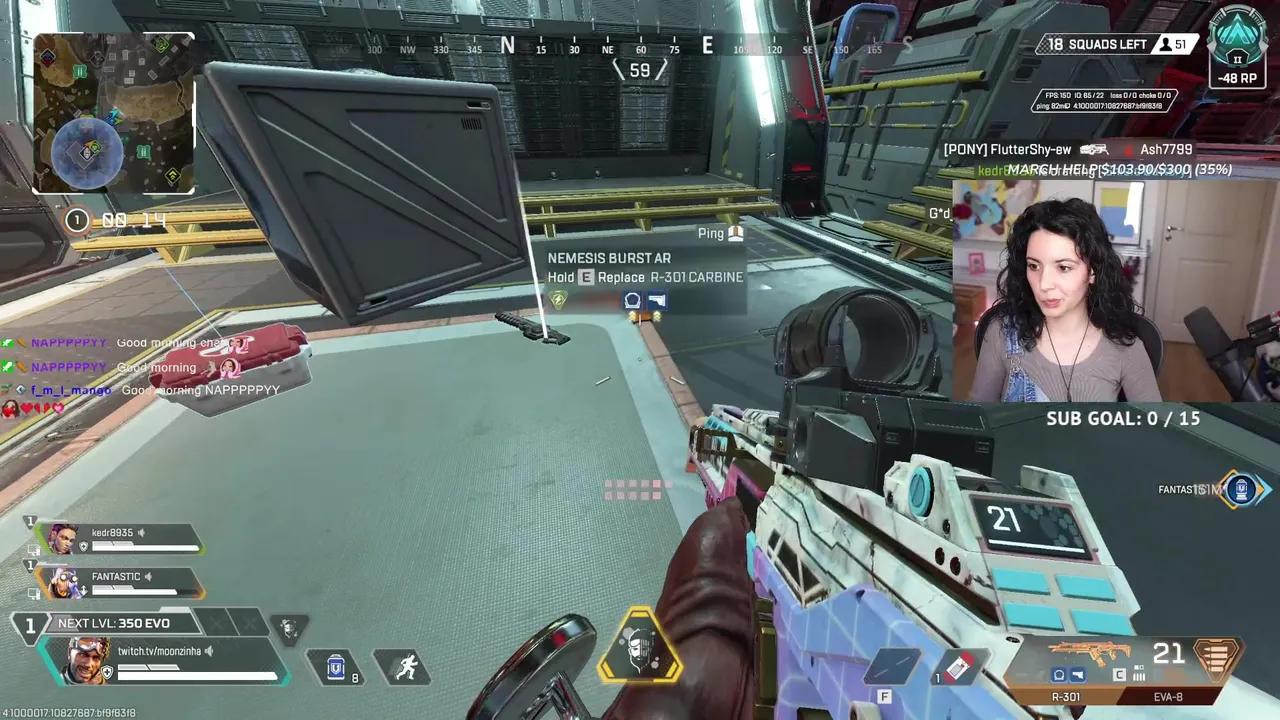
Task: Use the shield battery item slot
Action: point(338,666)
